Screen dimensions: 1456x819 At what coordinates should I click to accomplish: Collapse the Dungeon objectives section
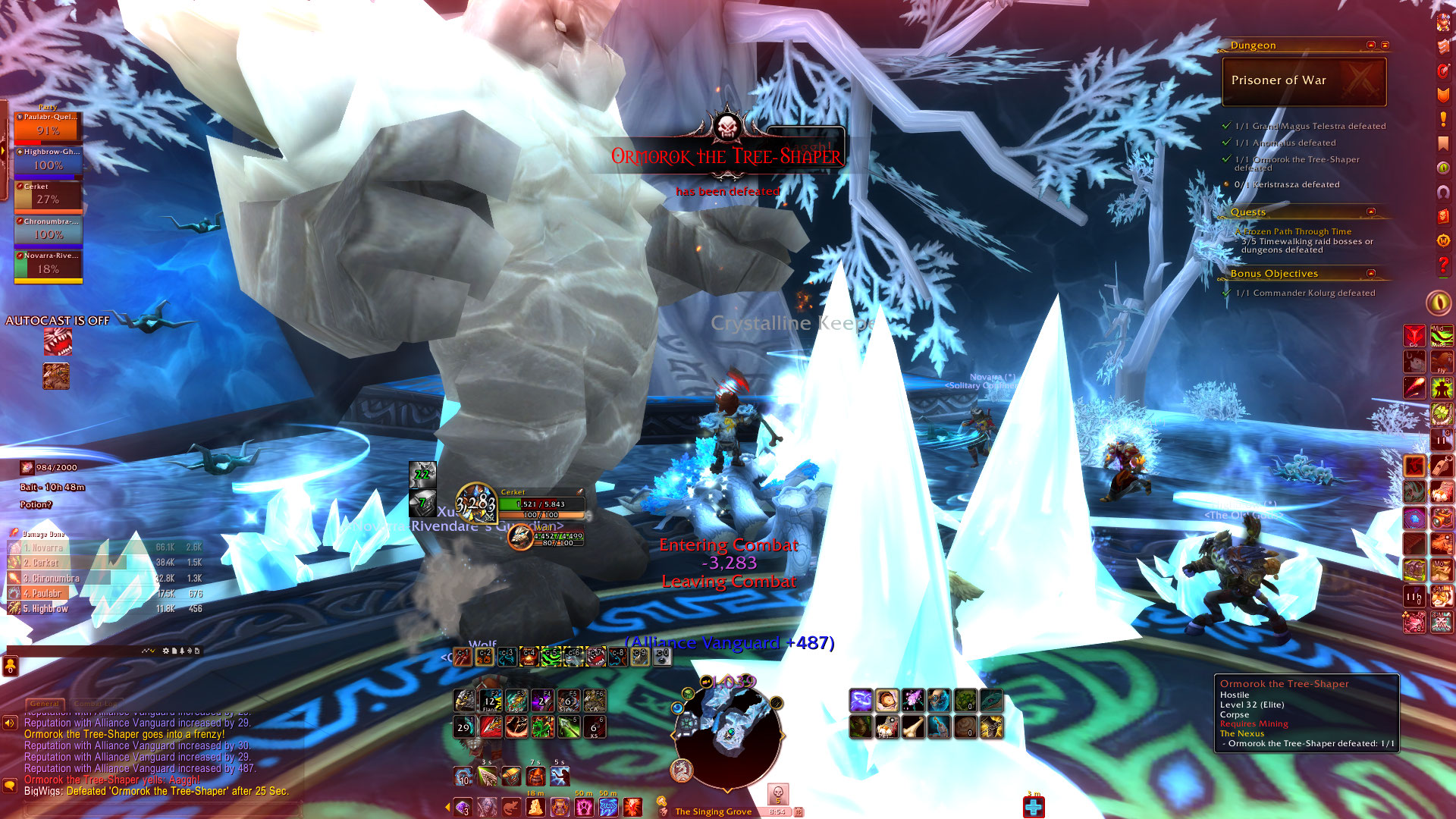coord(1370,45)
